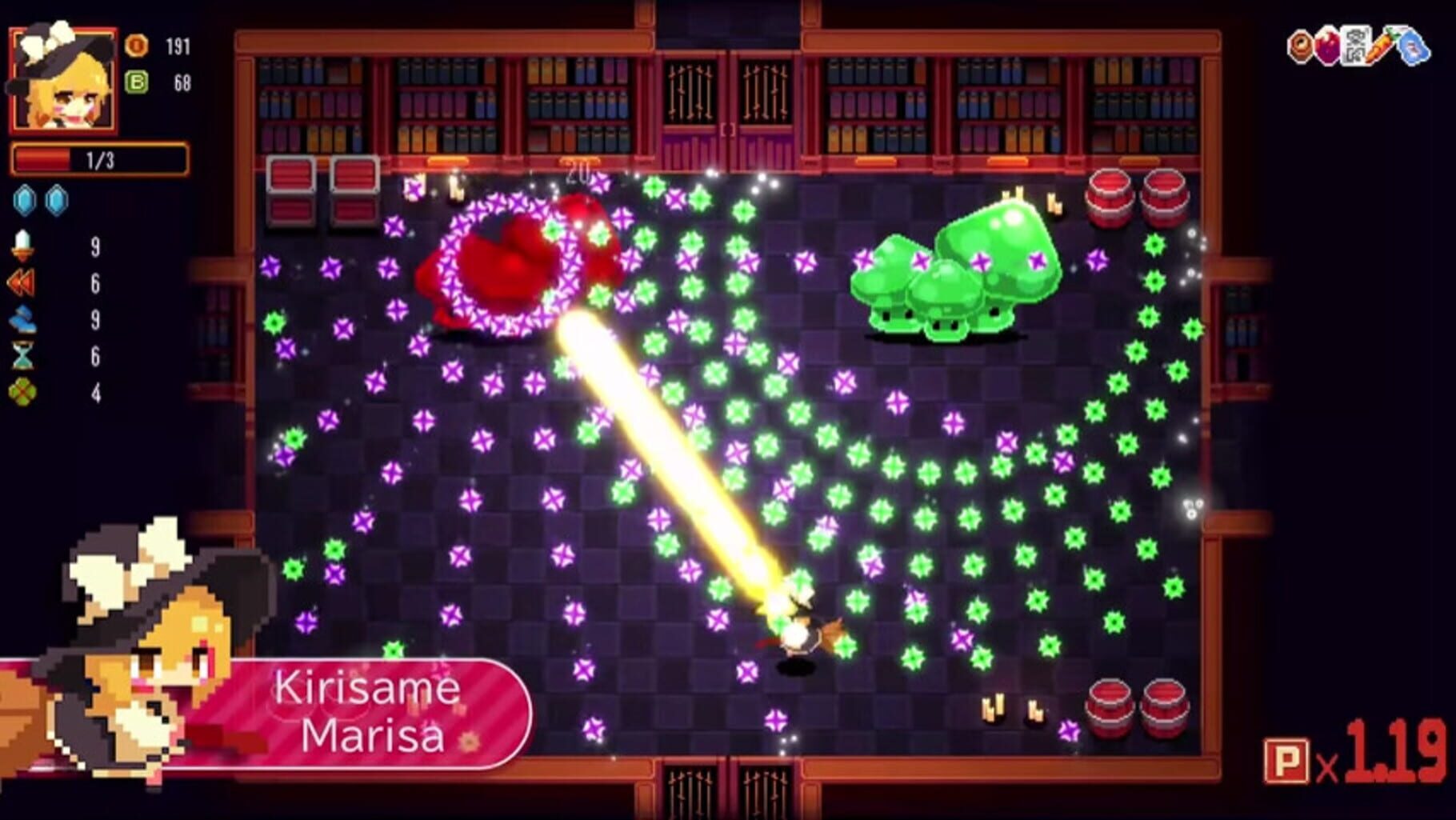Select the blue hat item icon
This screenshot has height=820, width=1456.
(x=24, y=318)
